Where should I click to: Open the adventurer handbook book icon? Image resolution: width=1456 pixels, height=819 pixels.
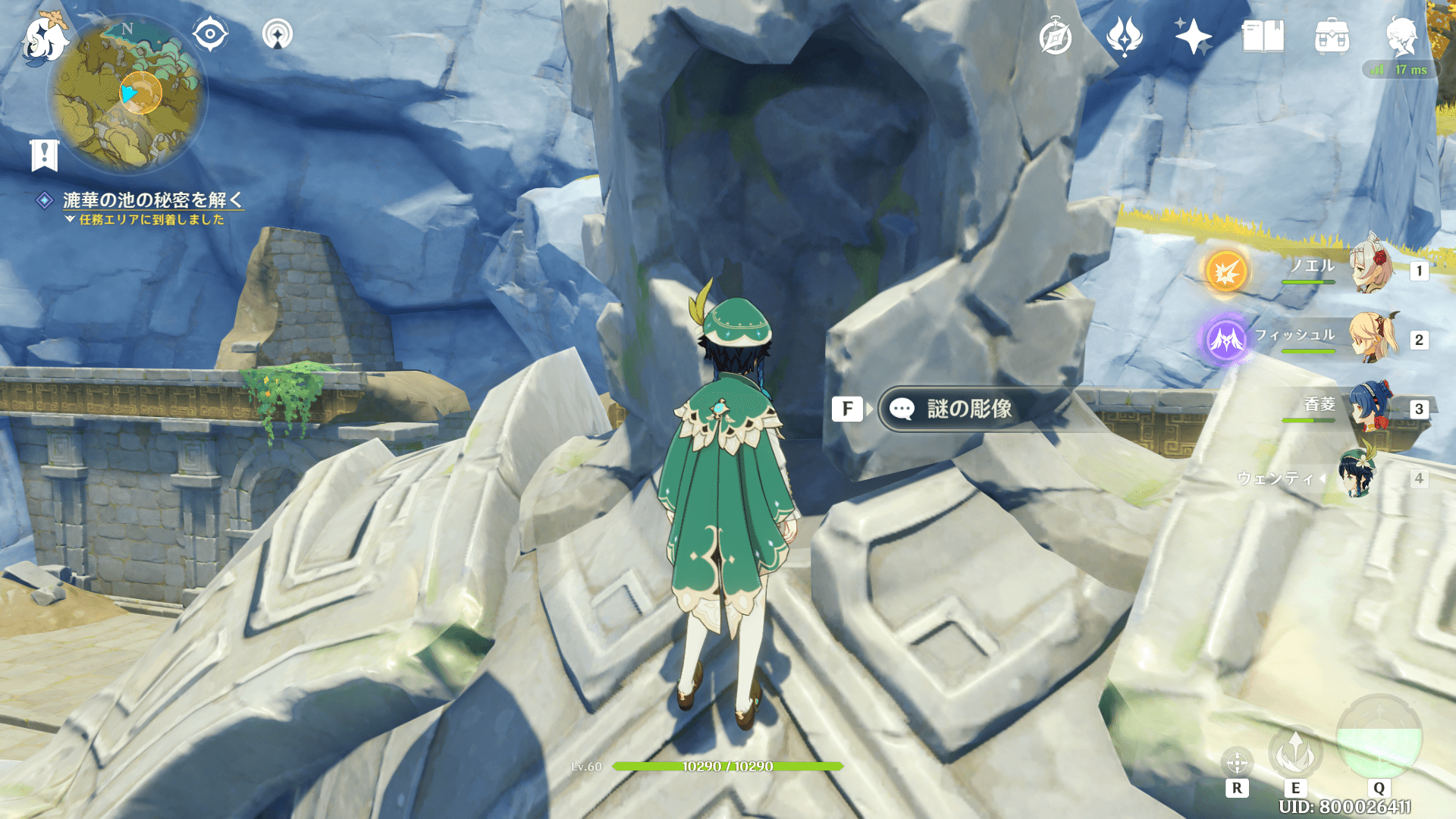point(1263,36)
